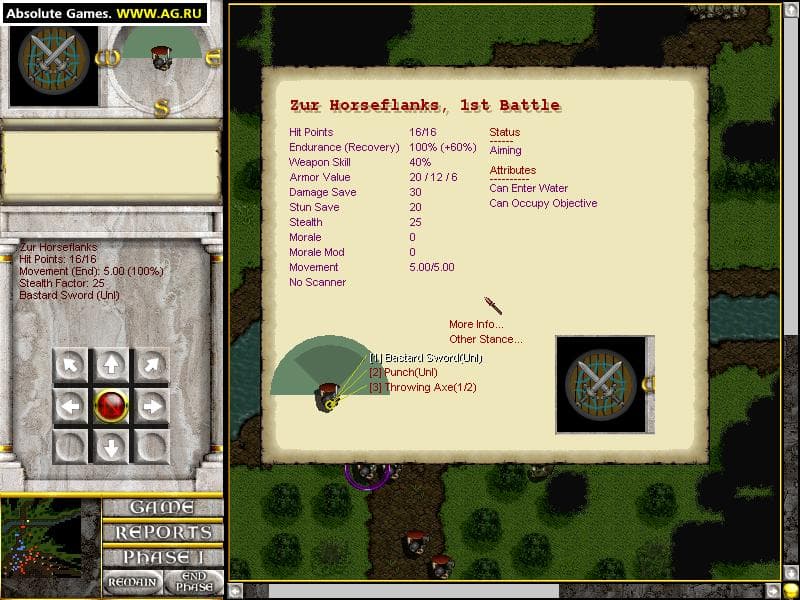Choose Other Stance option
Image resolution: width=800 pixels, height=600 pixels.
click(485, 339)
